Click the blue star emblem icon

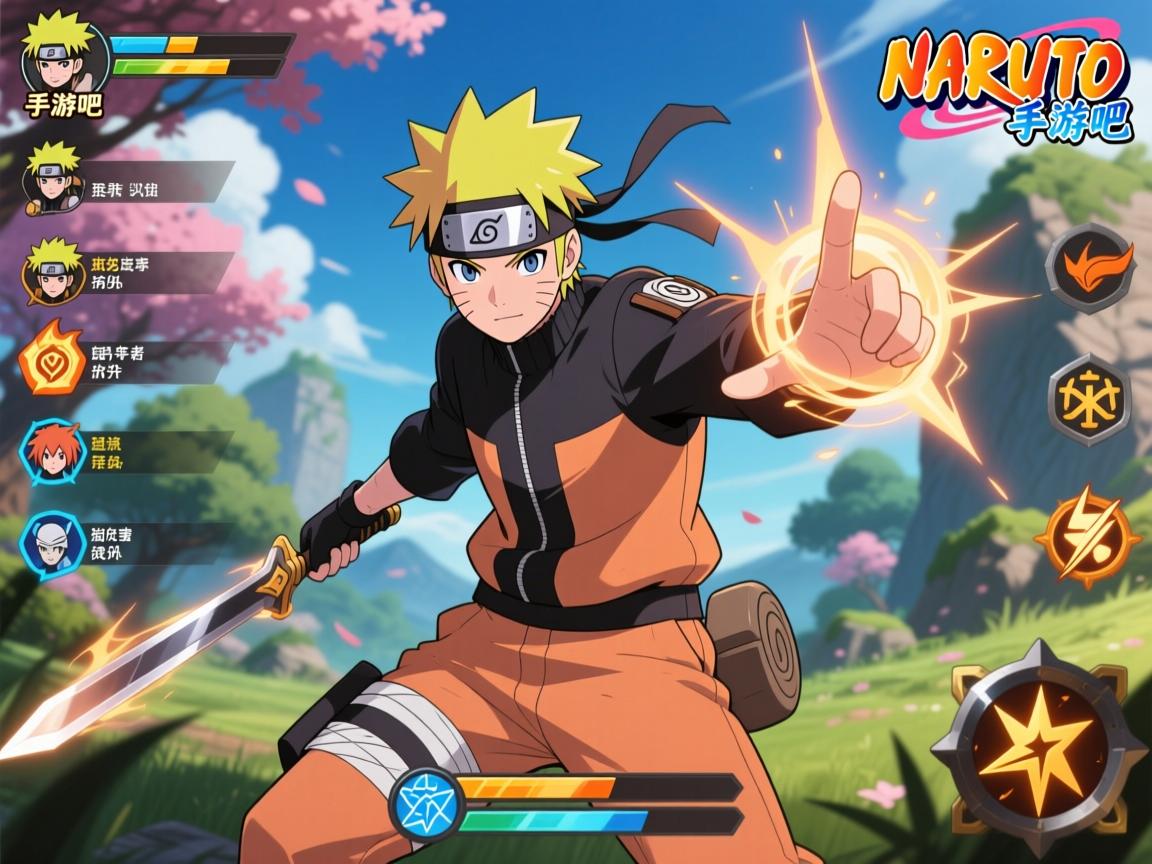pos(426,805)
